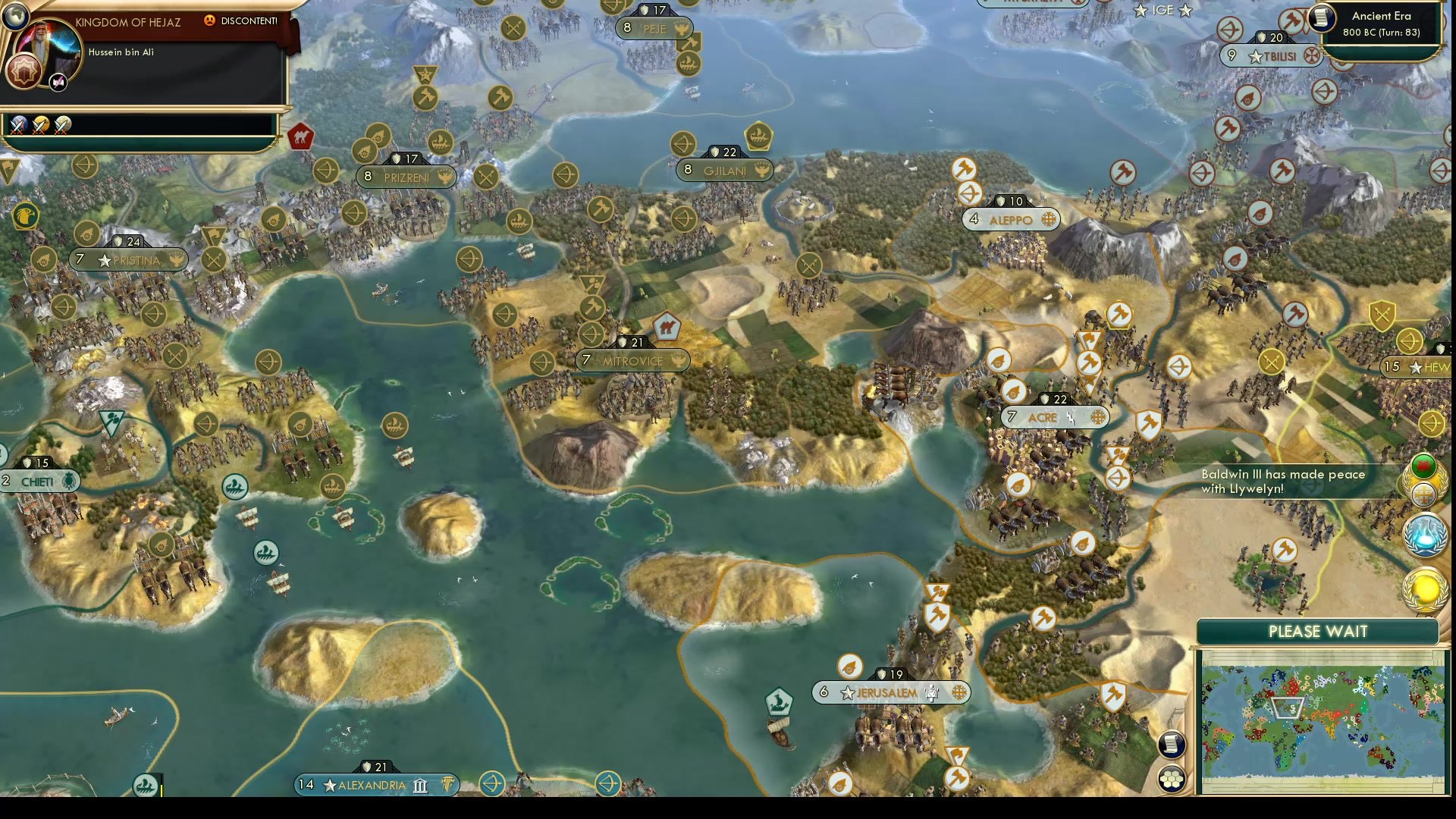Screen dimensions: 1456x819
Task: Click the Aleppo city banner
Action: point(1009,219)
